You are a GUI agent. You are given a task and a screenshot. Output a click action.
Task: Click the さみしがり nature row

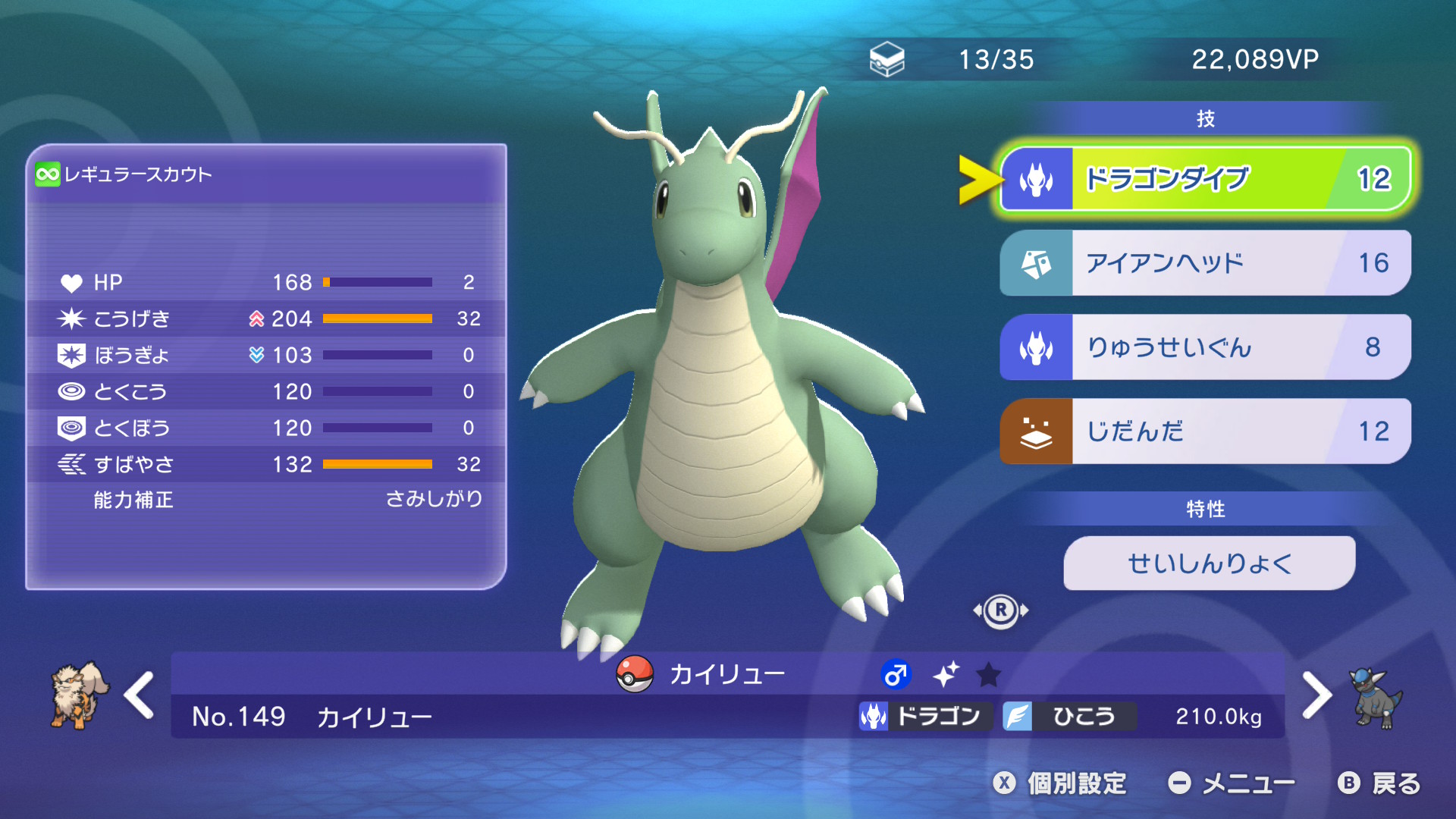(x=265, y=500)
